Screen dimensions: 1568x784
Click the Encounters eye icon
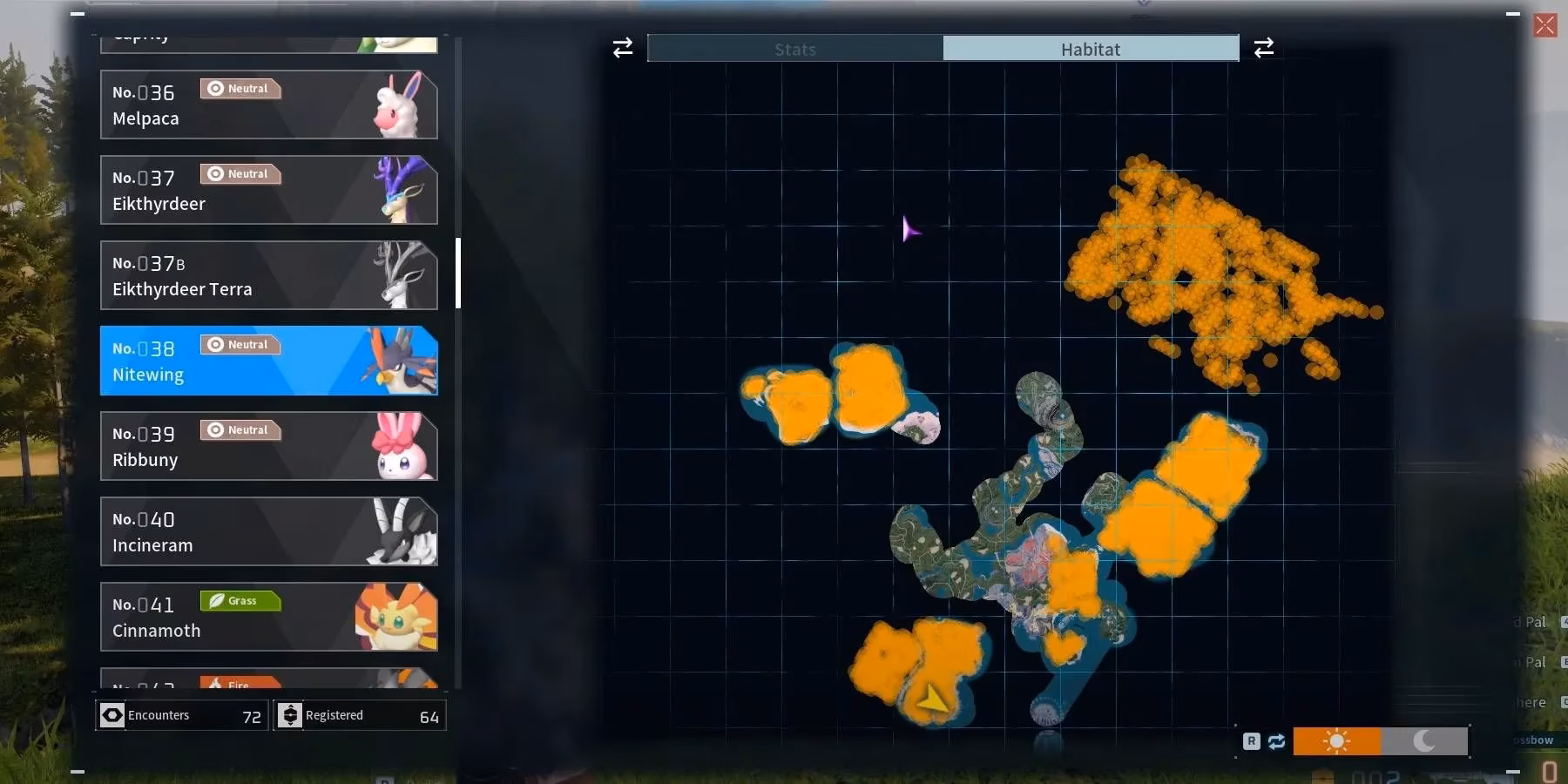click(112, 714)
